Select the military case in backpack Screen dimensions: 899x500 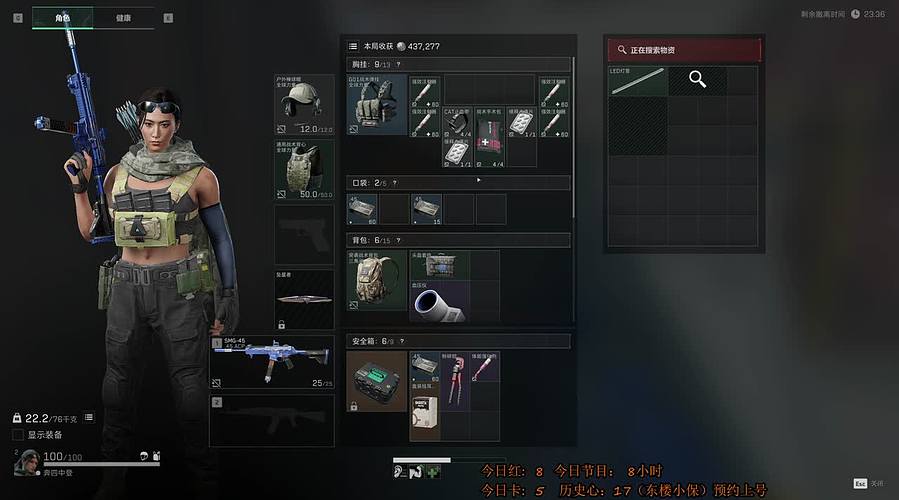click(x=439, y=264)
